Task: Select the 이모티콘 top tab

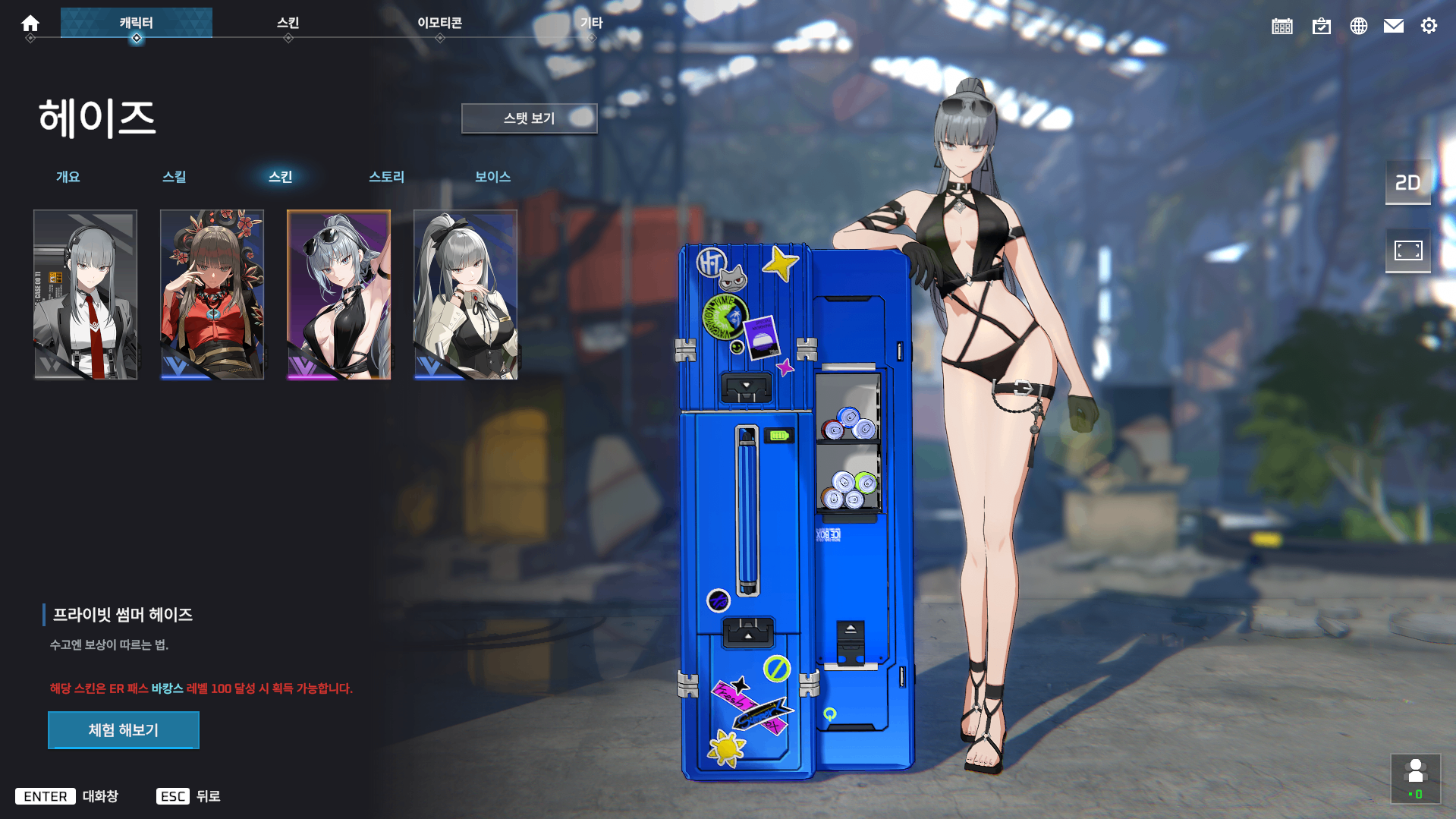Action: [x=440, y=23]
